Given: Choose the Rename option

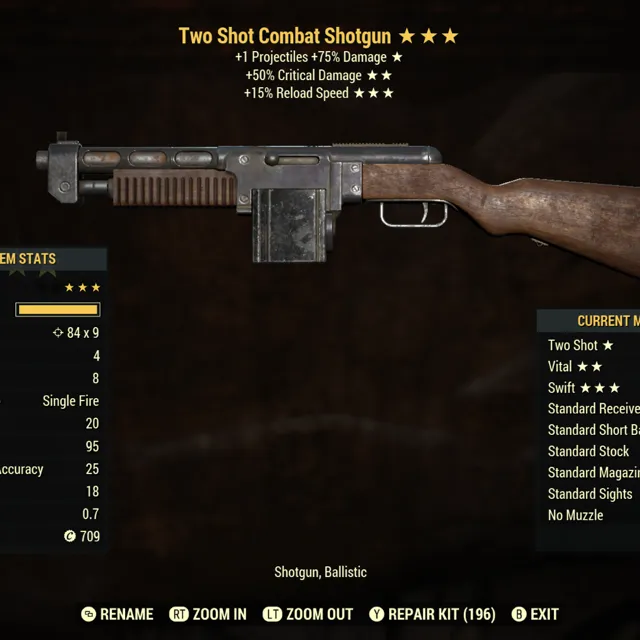Looking at the screenshot, I should click(x=117, y=614).
